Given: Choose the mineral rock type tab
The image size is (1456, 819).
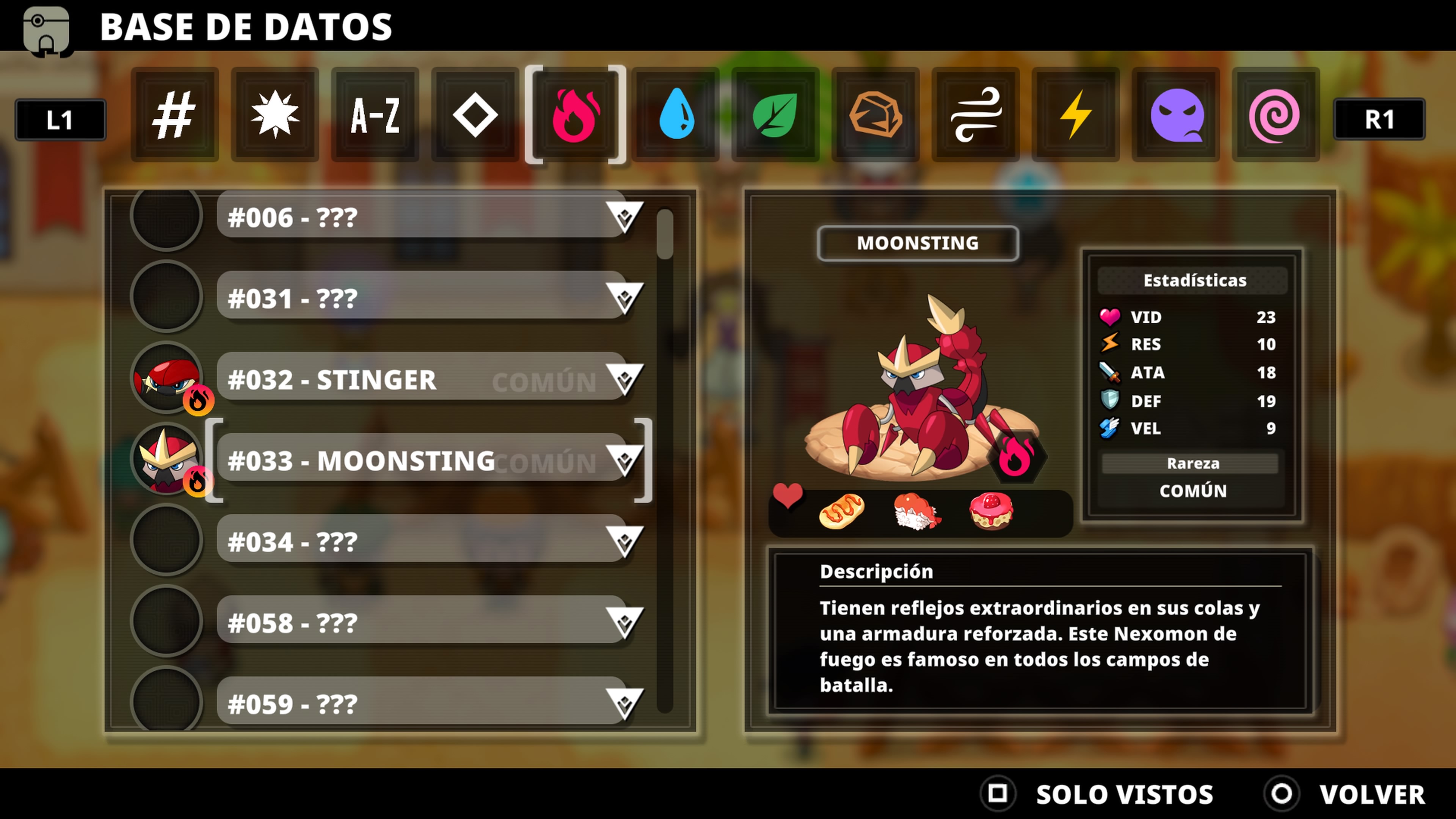Looking at the screenshot, I should point(875,115).
